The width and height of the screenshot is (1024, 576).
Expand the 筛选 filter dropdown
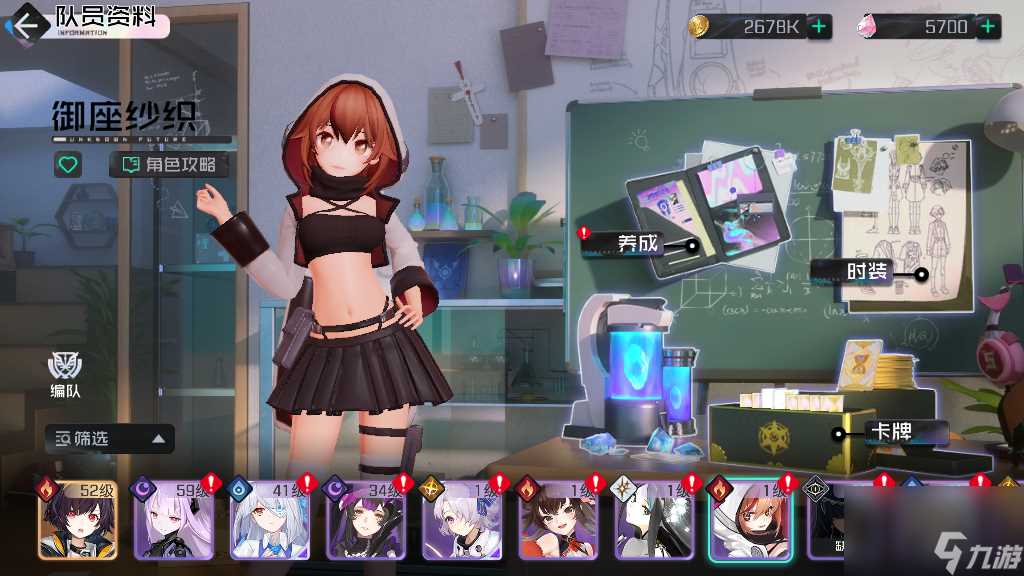(x=110, y=438)
